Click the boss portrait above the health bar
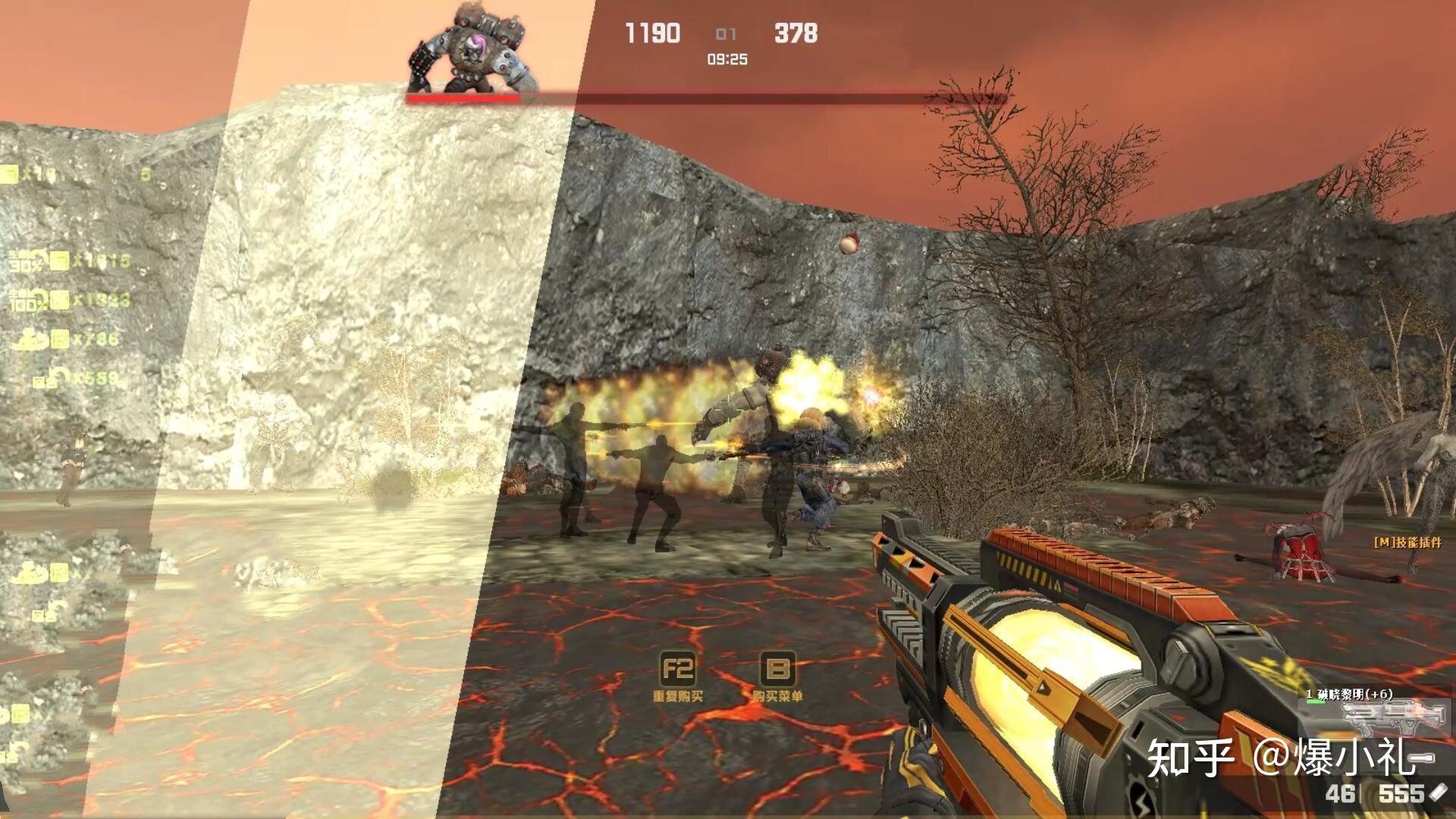1456x819 pixels. click(472, 47)
